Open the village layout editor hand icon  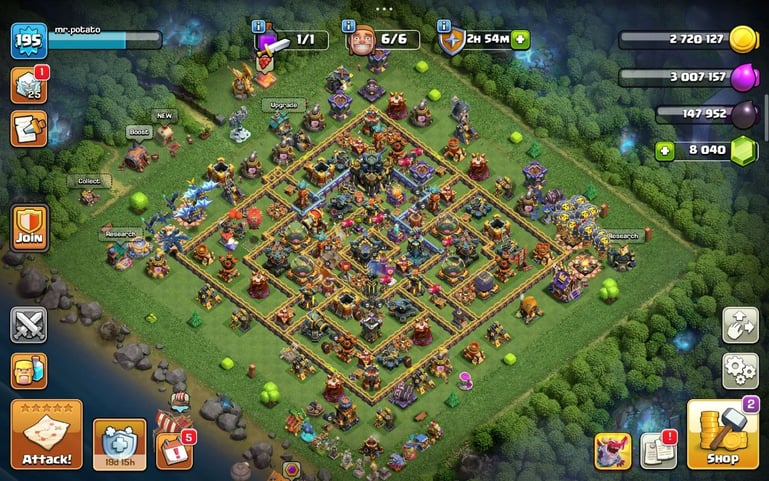point(740,325)
